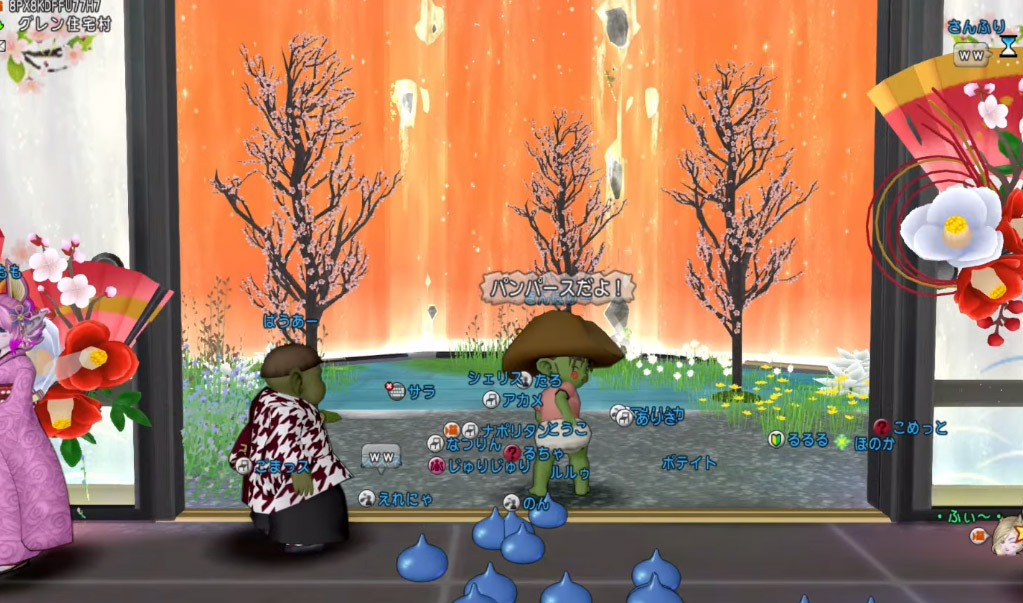Click the のん player name tag
Screen dimensions: 1023x603
[536, 503]
